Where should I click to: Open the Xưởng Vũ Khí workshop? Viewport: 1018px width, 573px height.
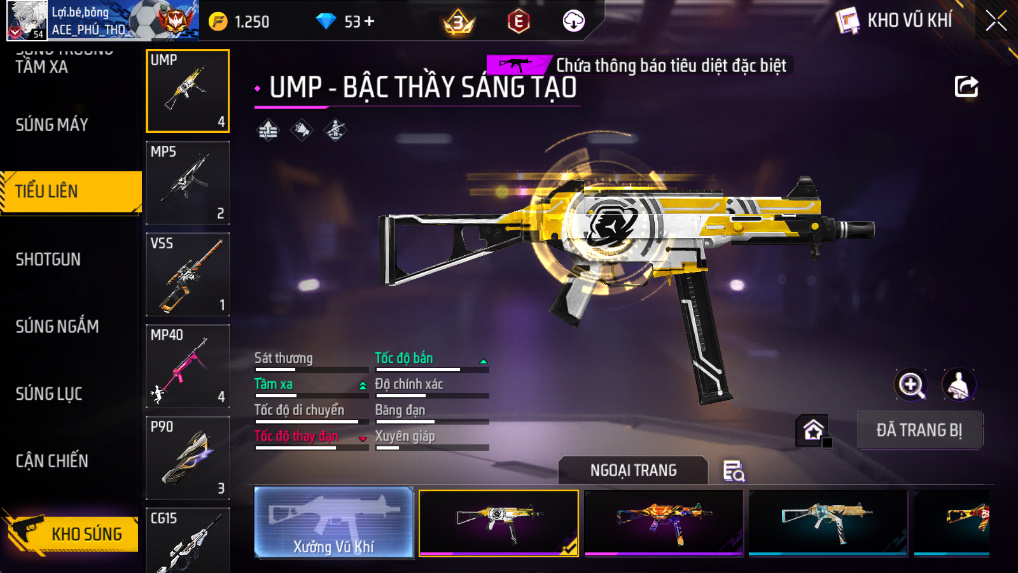333,522
